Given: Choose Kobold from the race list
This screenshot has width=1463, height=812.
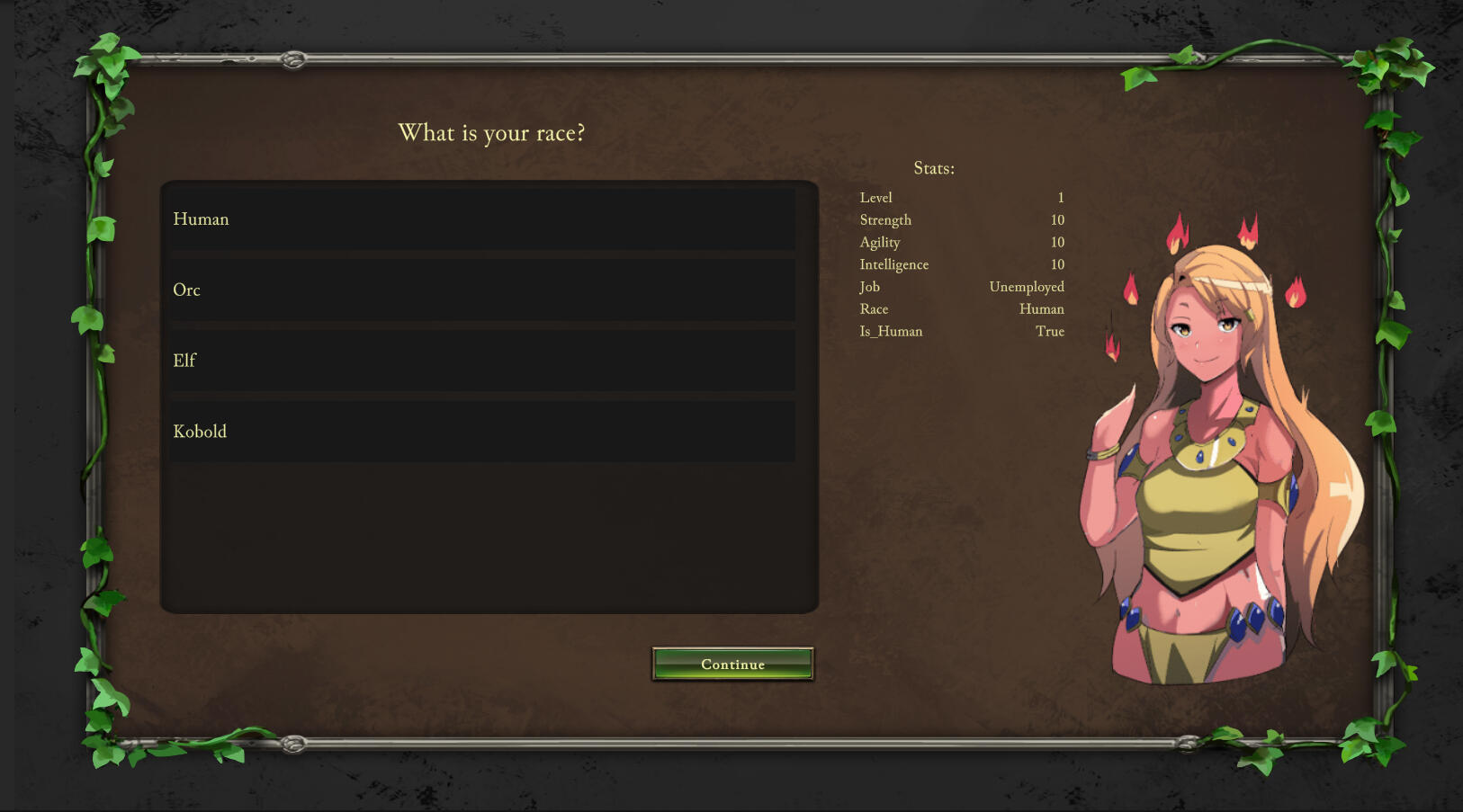Looking at the screenshot, I should 482,432.
